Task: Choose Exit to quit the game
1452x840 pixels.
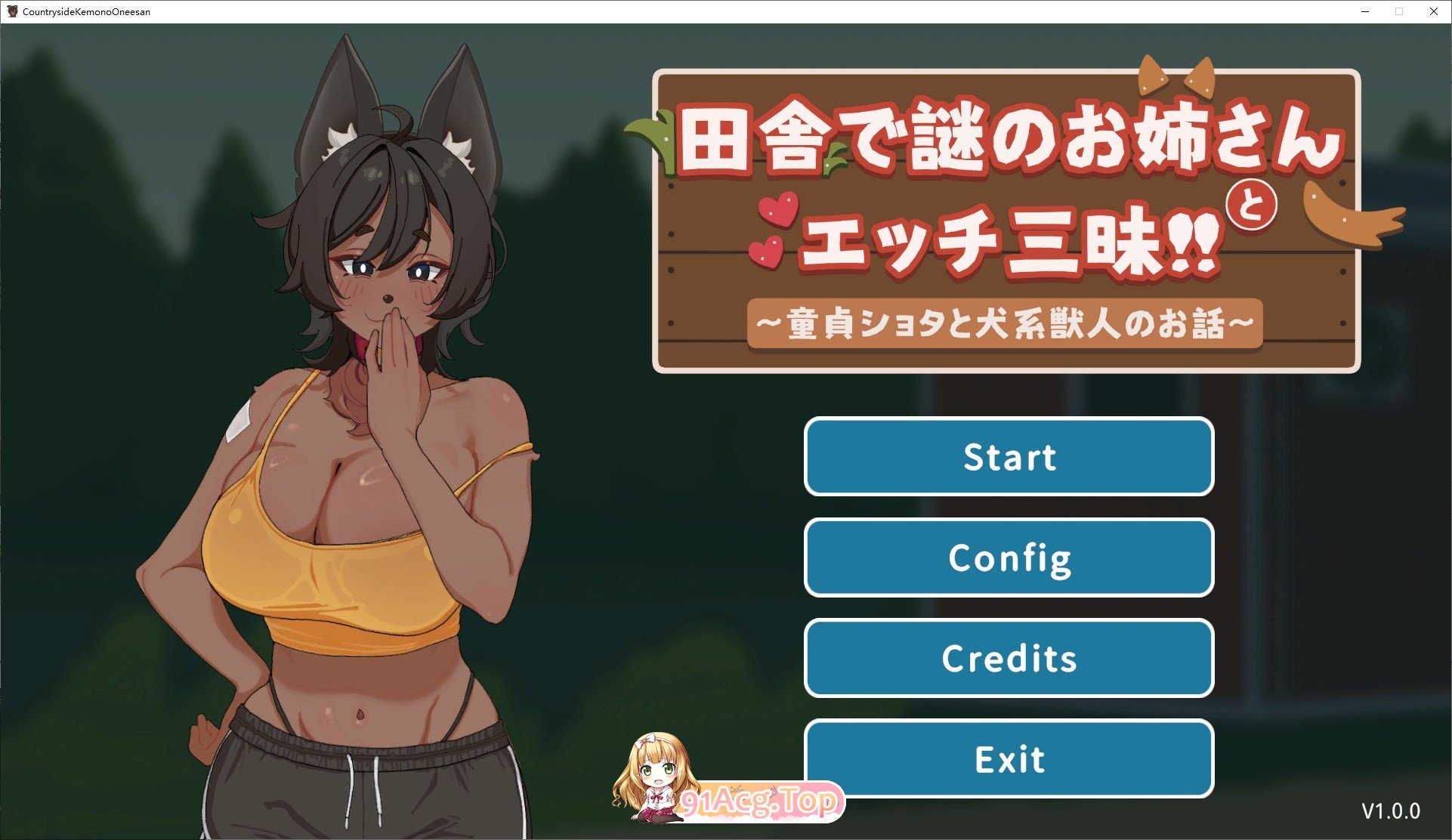Action: (x=1009, y=758)
